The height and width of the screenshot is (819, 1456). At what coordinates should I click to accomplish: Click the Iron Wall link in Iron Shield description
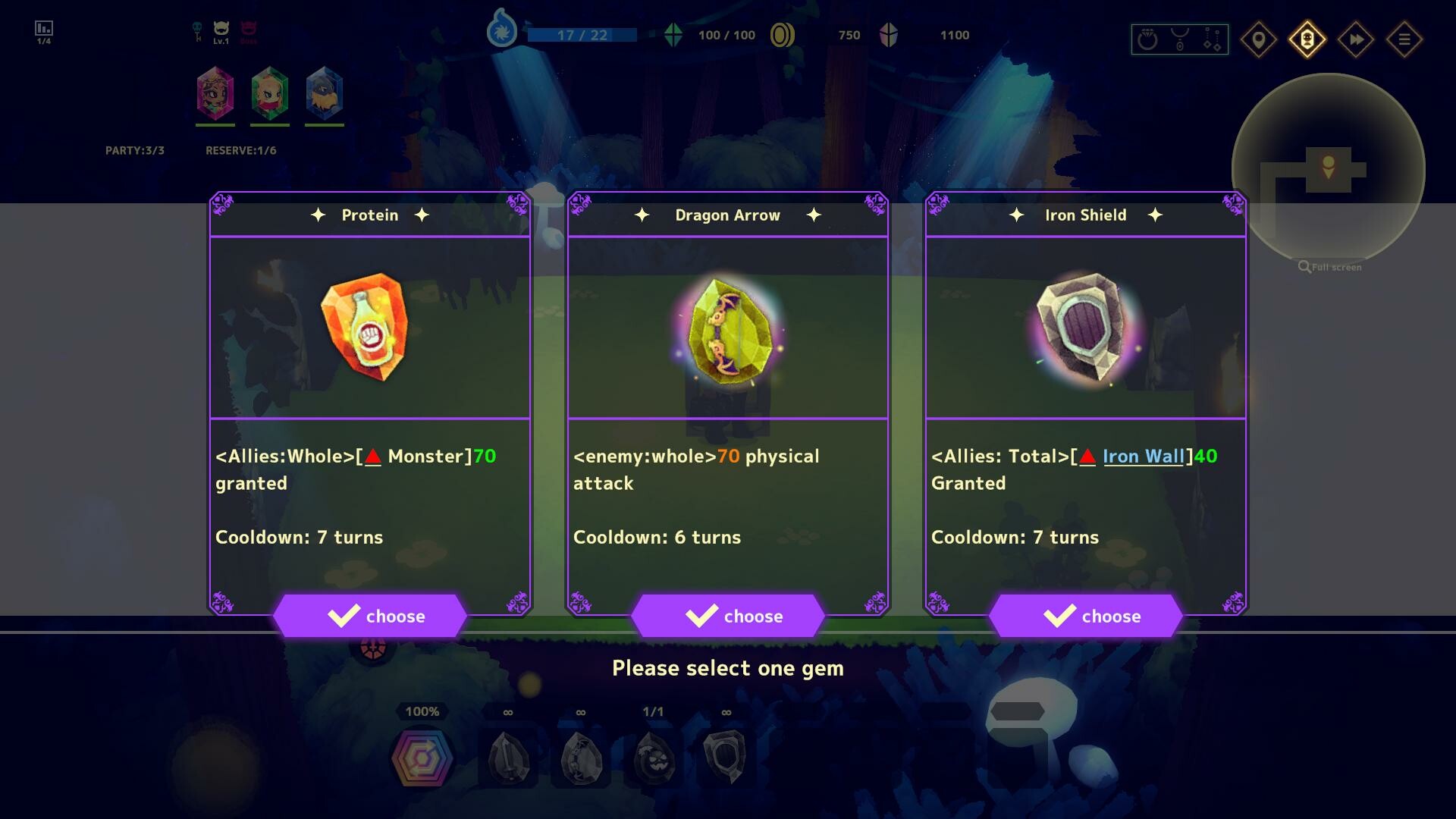(x=1144, y=457)
